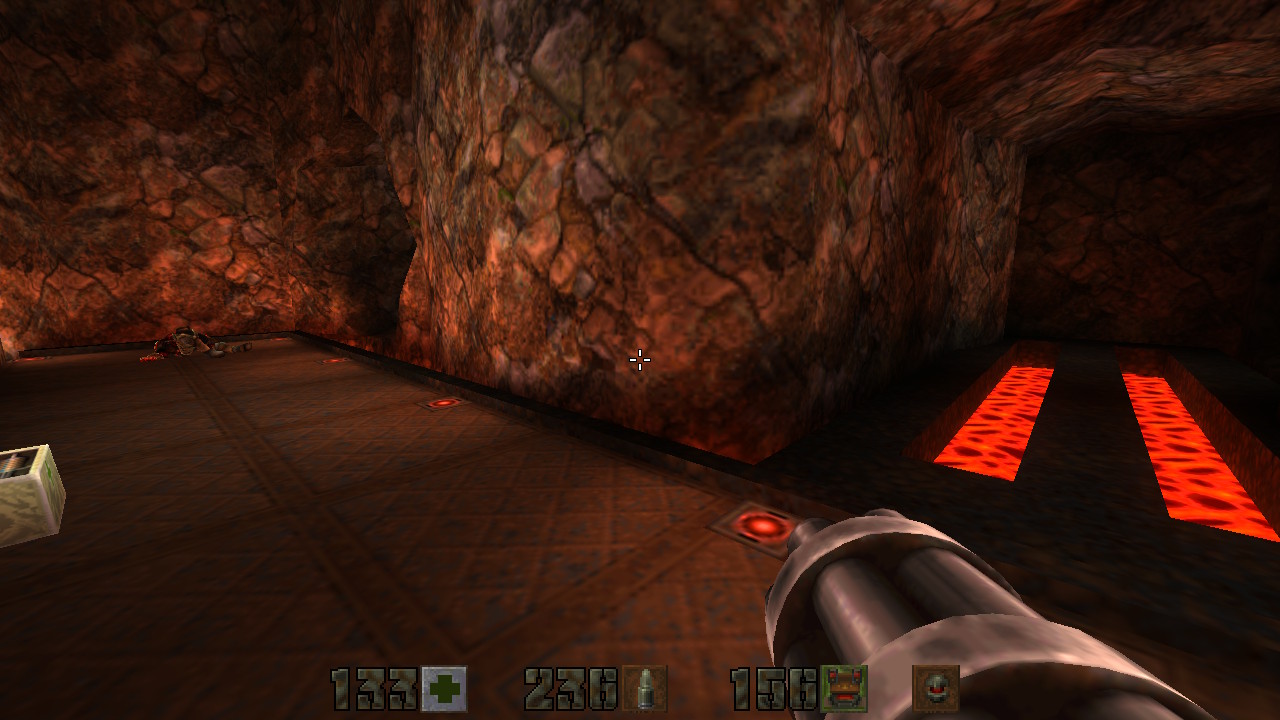
Task: Click the green cross health icon
Action: coord(443,689)
